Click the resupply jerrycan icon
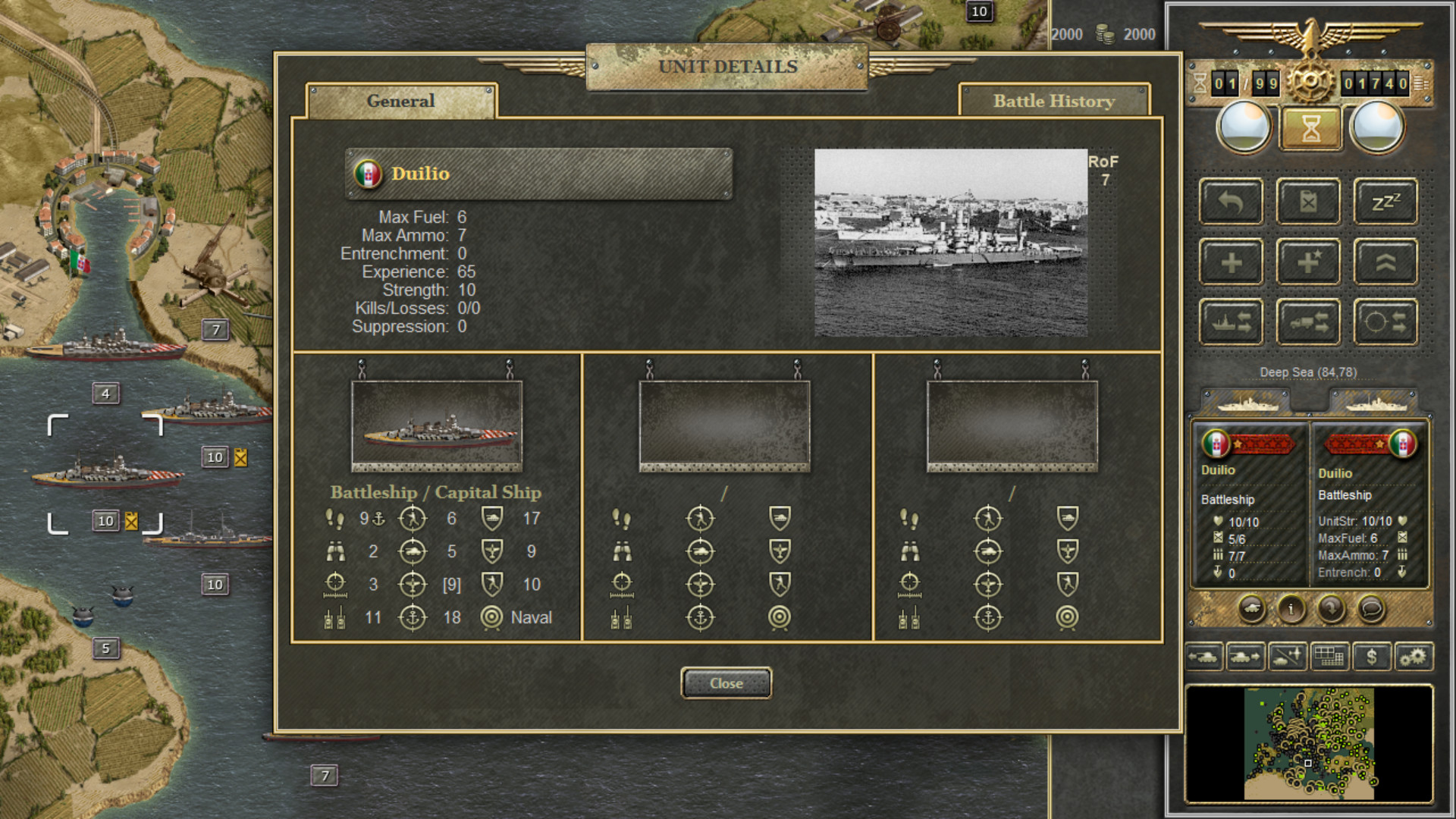This screenshot has height=819, width=1456. click(1307, 201)
